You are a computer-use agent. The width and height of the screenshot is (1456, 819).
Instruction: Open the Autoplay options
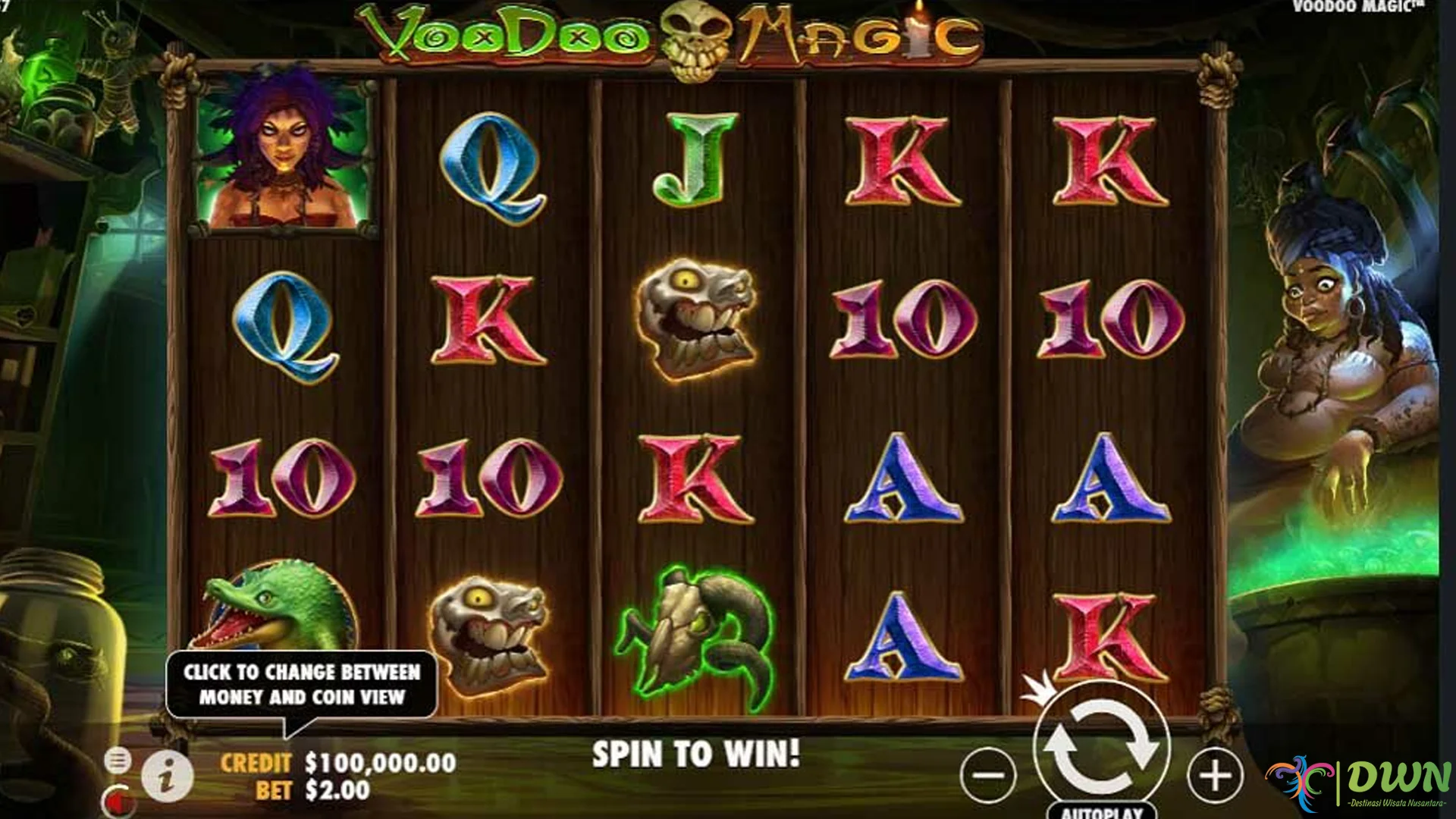coord(1101,811)
